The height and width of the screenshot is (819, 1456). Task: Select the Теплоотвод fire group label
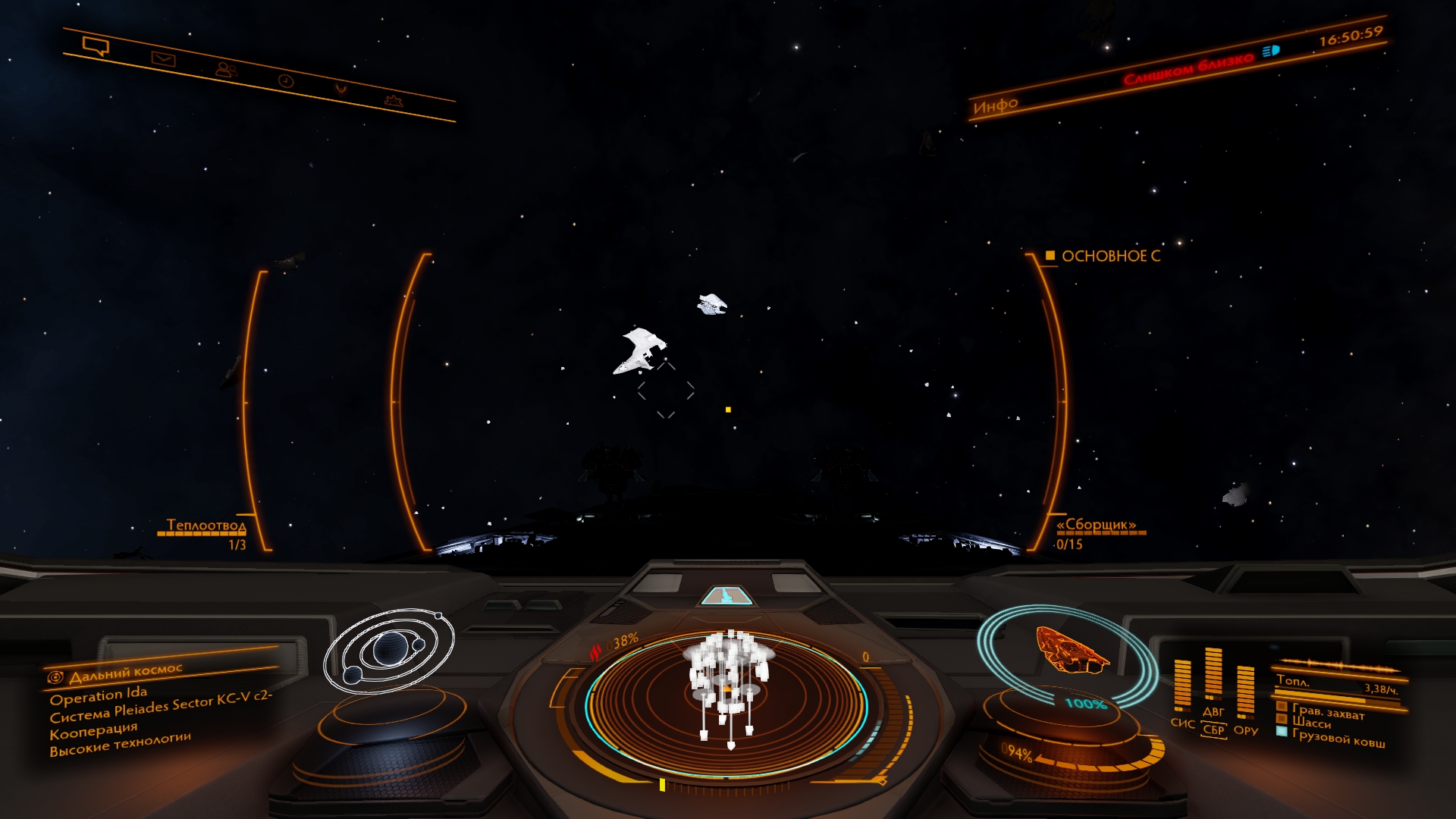pyautogui.click(x=206, y=526)
